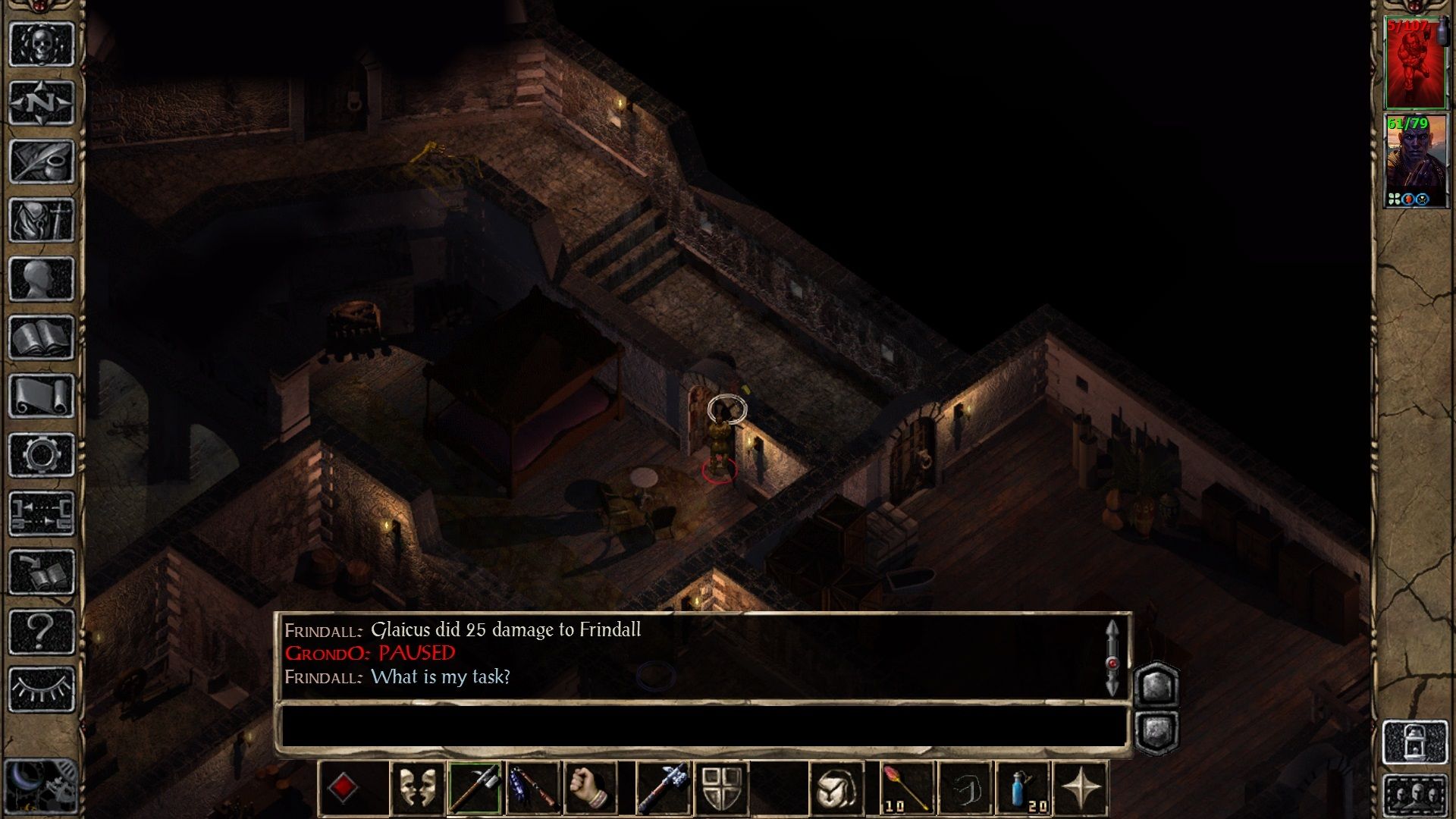Equip the halberd quick weapon slot
The image size is (1456, 819).
[x=475, y=789]
